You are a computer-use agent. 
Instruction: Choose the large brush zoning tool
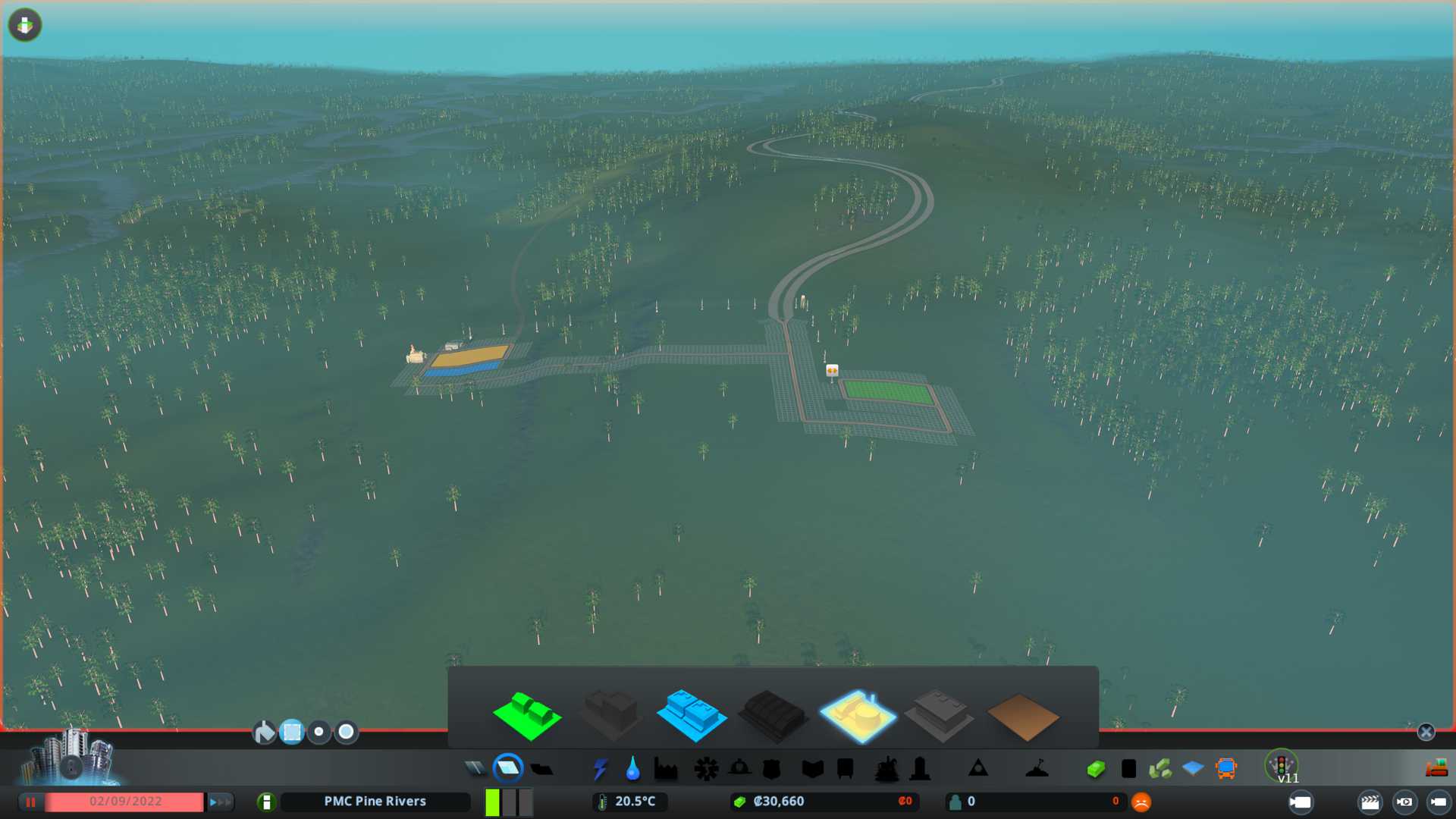(347, 732)
